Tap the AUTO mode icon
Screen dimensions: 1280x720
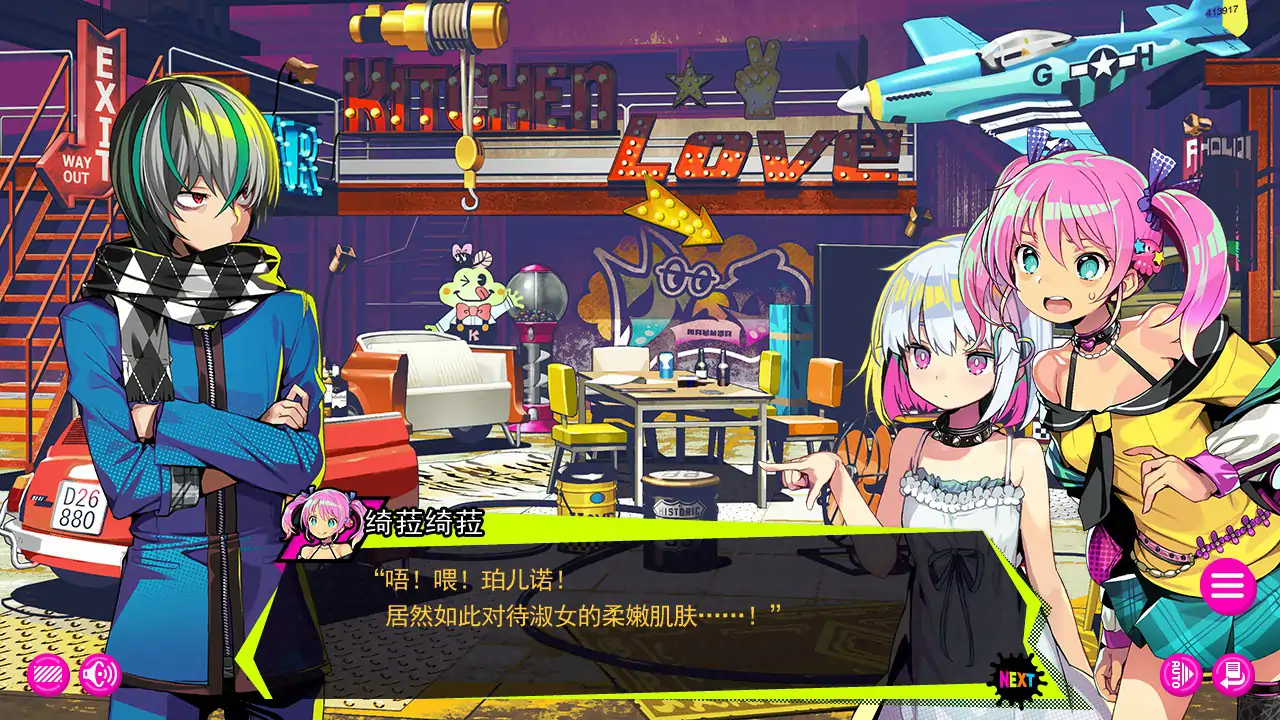click(1180, 675)
